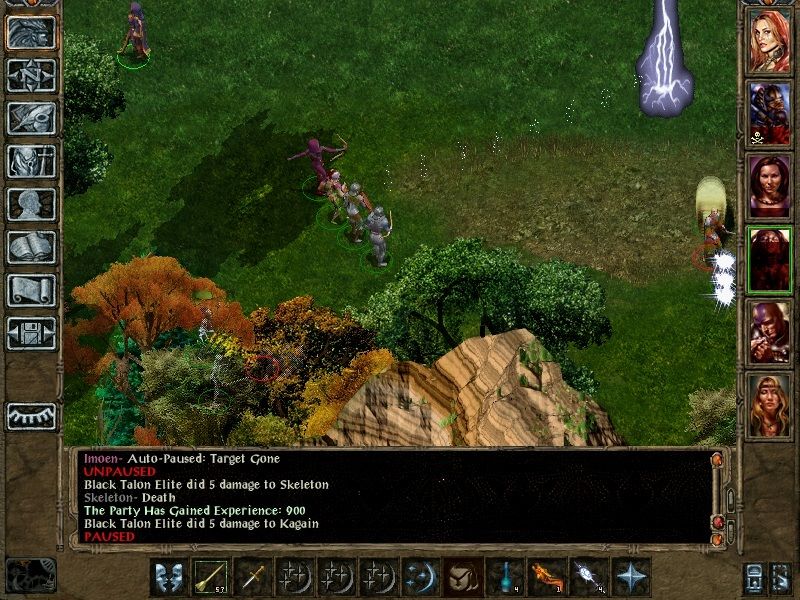Viewport: 800px width, 600px height.
Task: Open the options menu with floppy disk icon
Action: [31, 333]
